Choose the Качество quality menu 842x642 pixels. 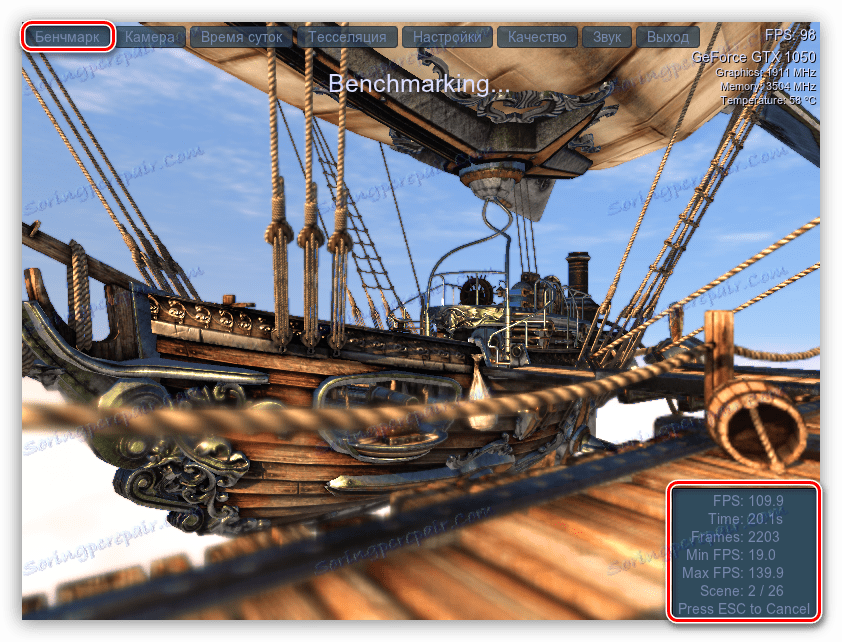(x=537, y=37)
